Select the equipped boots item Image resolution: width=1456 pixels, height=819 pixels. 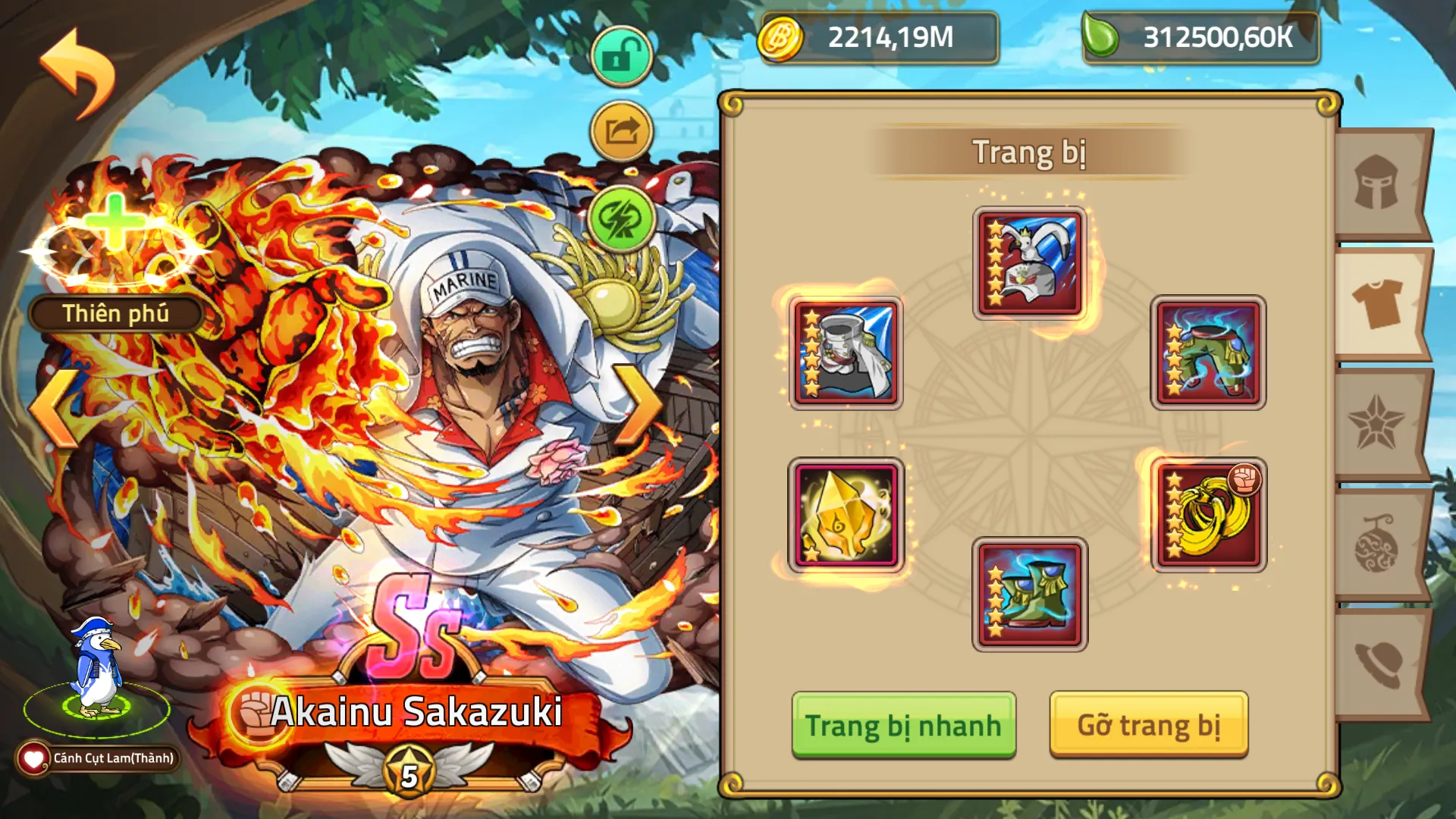tap(1031, 597)
